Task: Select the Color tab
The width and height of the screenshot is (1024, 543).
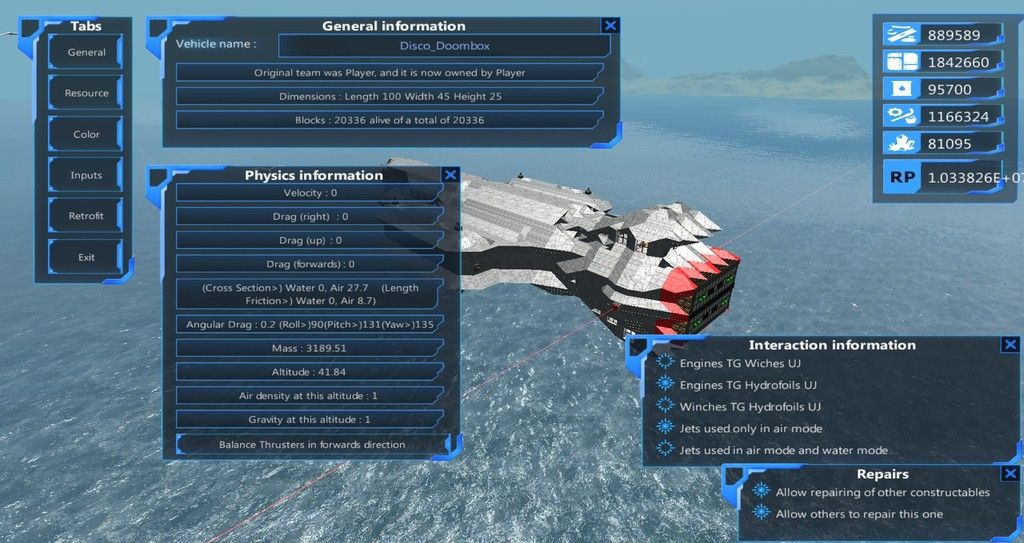Action: pyautogui.click(x=86, y=134)
